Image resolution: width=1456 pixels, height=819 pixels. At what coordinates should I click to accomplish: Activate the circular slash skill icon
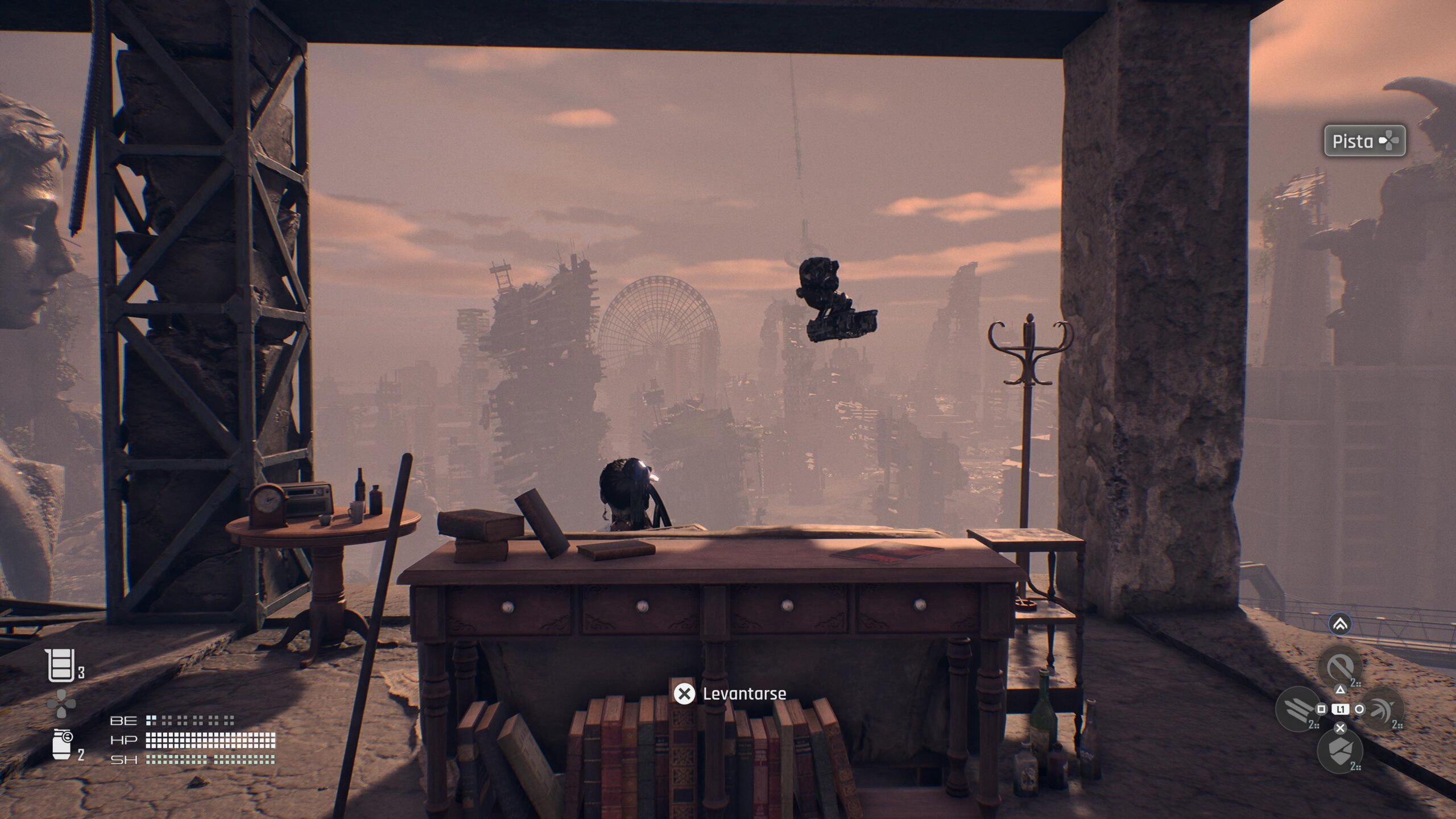click(1339, 666)
